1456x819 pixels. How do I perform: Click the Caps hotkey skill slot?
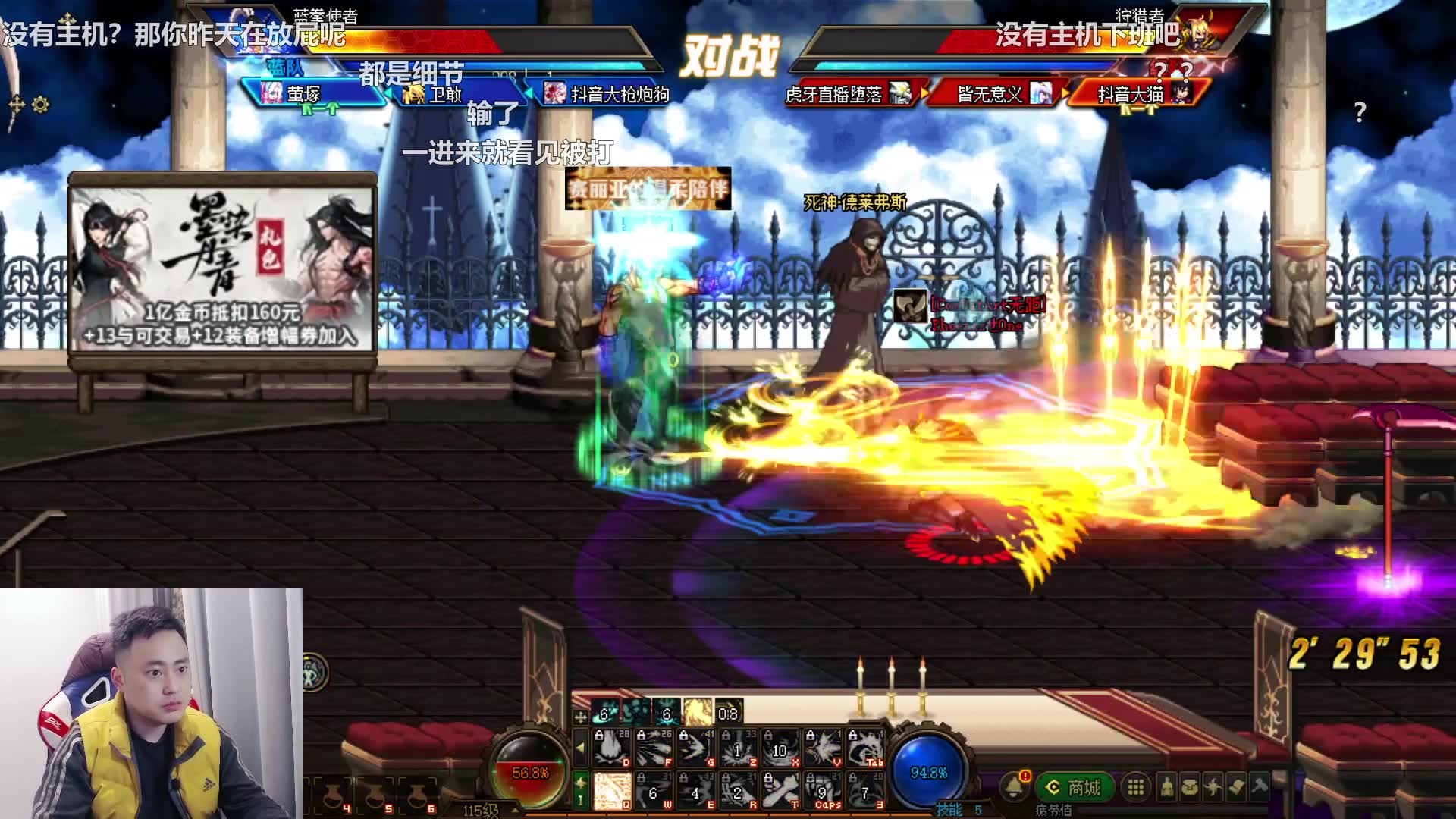[x=822, y=791]
